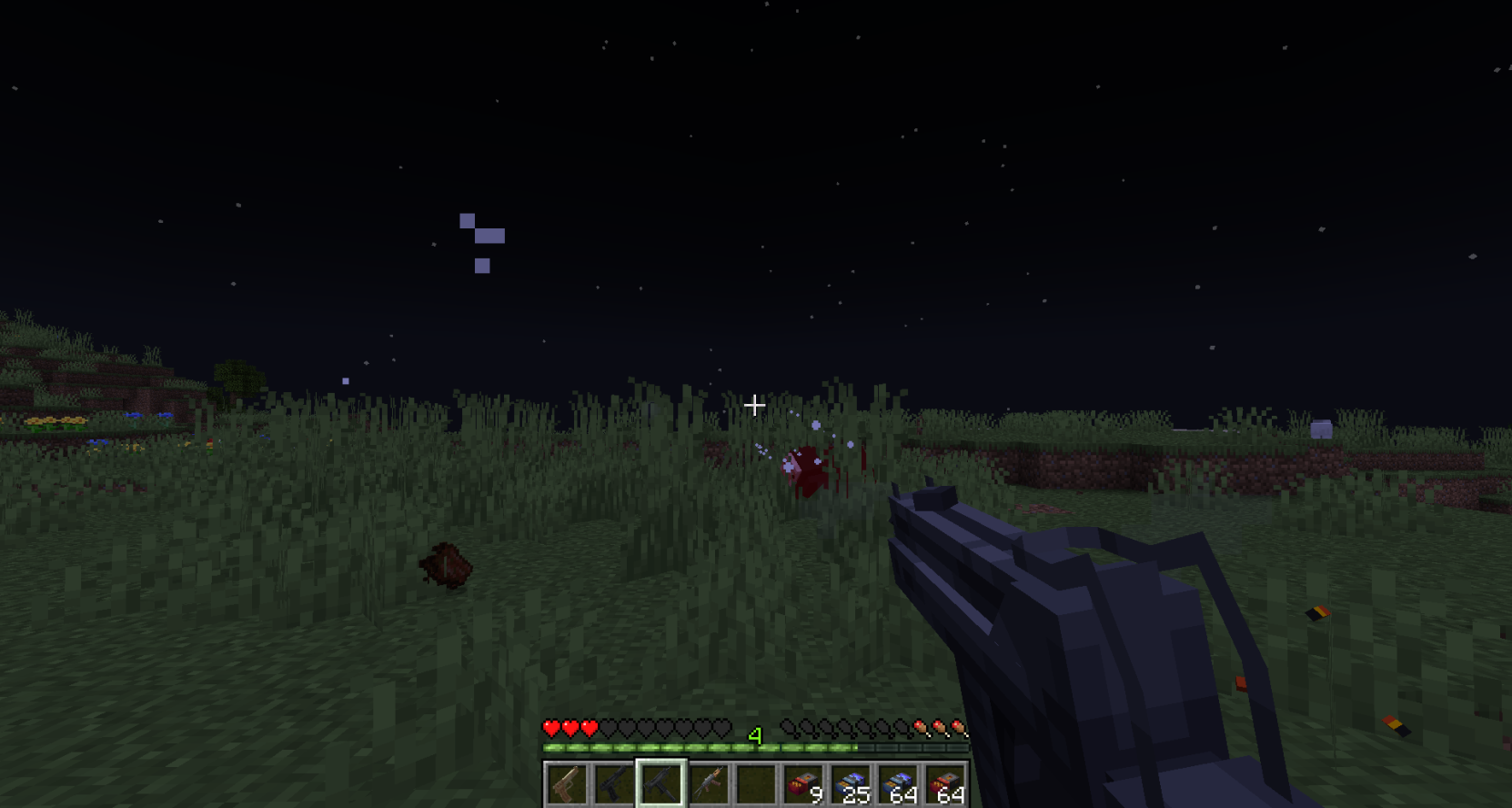Screen dimensions: 1512x808
Task: Click the green experience progress bar
Action: click(655, 746)
